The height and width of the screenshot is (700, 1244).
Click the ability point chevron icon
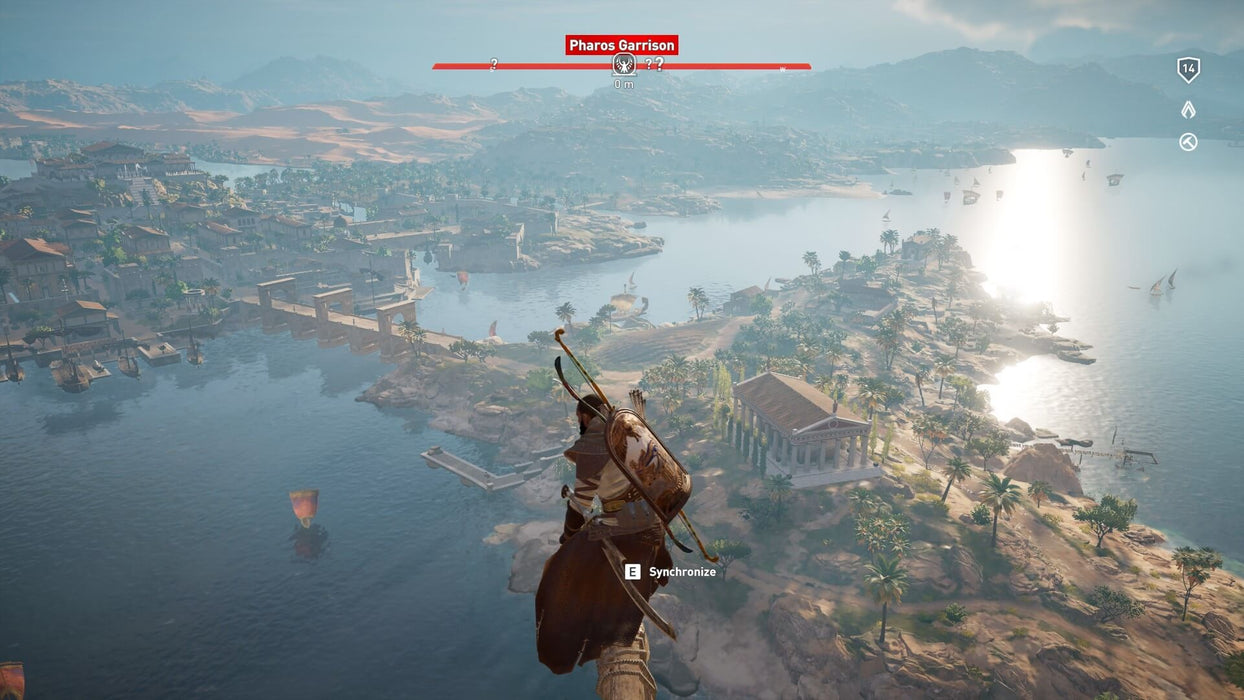point(1188,110)
